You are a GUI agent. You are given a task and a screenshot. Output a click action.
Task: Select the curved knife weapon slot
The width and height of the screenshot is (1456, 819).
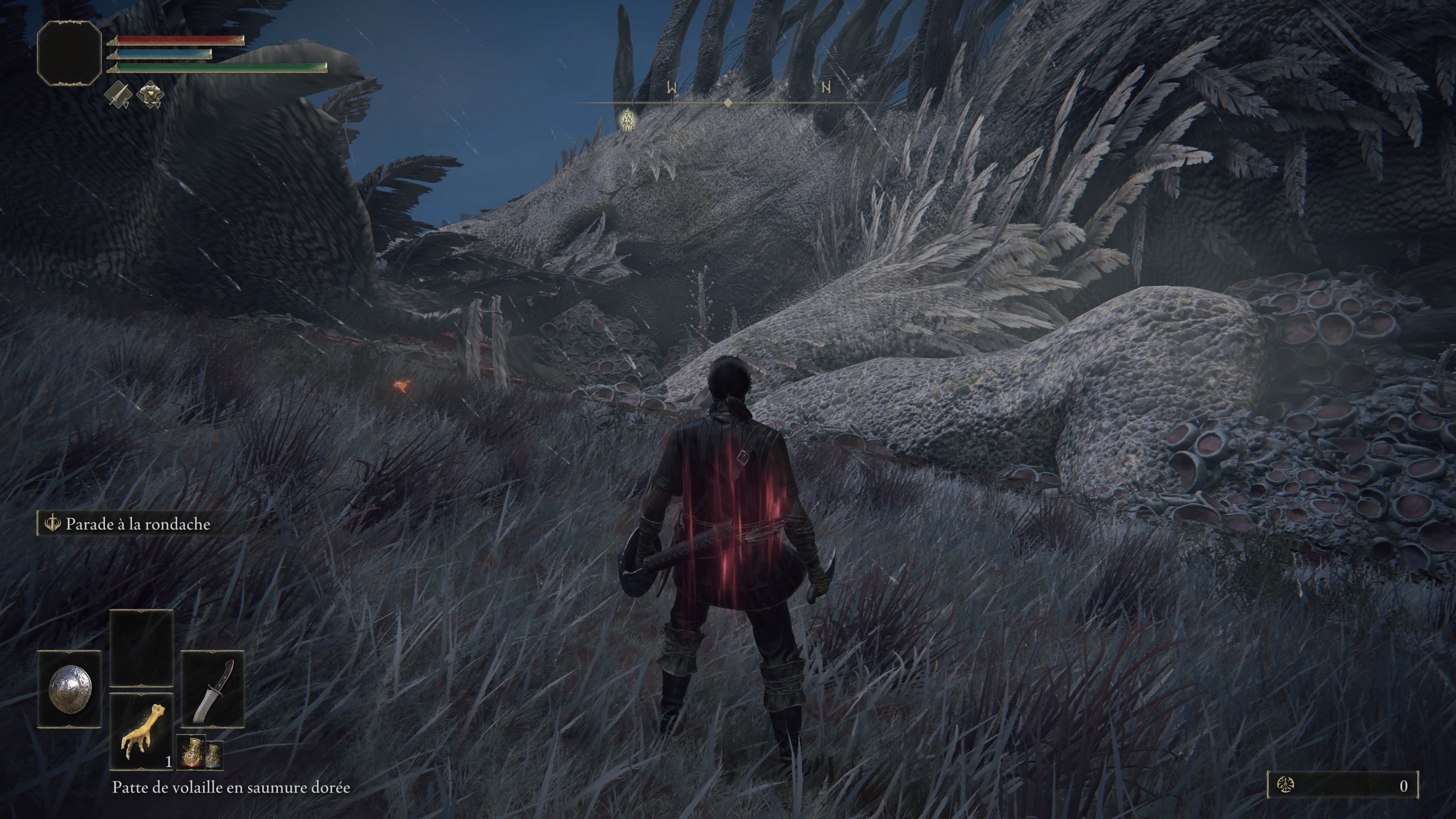pyautogui.click(x=212, y=689)
